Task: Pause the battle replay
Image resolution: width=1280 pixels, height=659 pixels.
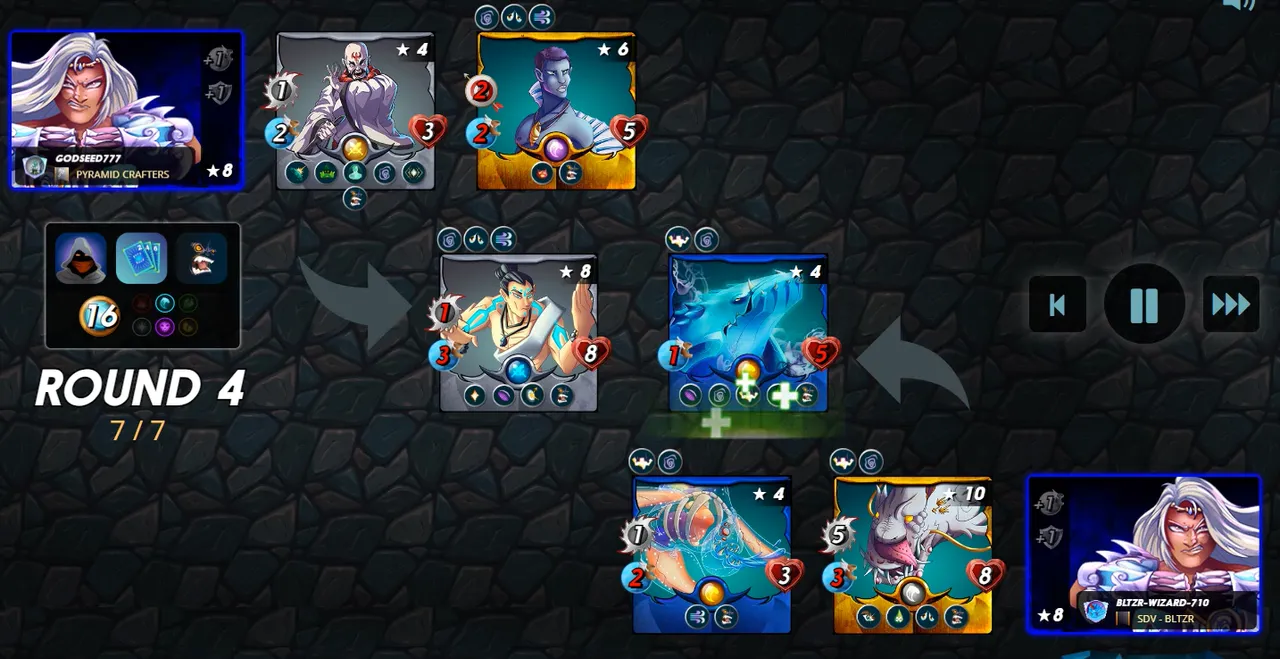Action: coord(1144,304)
